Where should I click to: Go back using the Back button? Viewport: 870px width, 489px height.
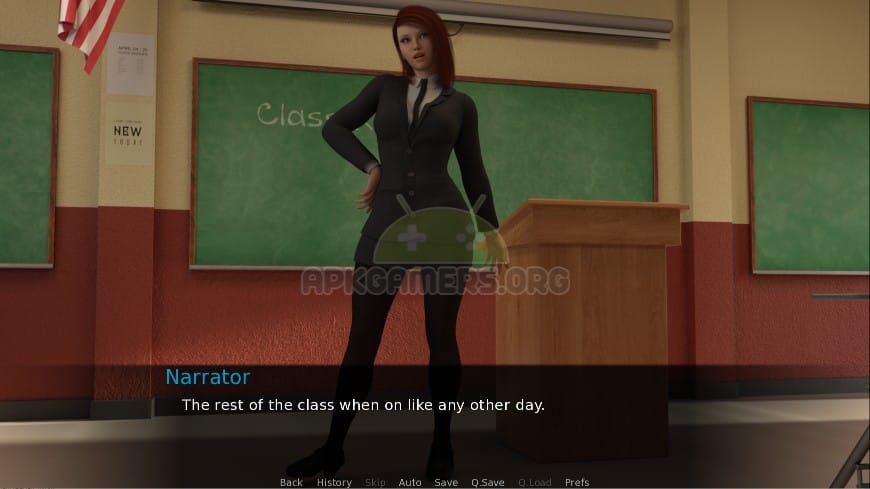point(291,482)
